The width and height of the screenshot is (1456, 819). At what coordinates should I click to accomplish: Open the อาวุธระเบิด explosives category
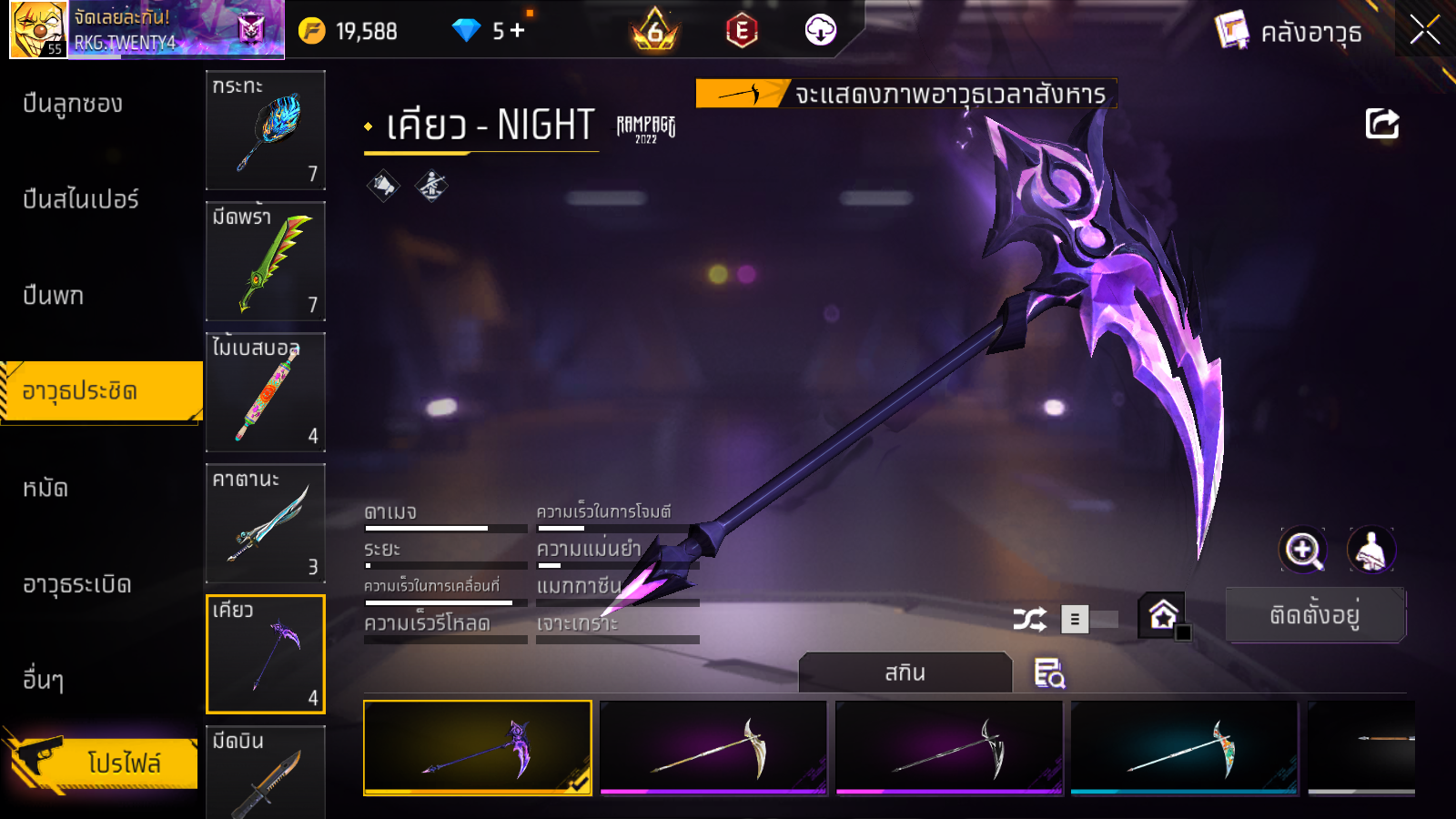[x=77, y=584]
